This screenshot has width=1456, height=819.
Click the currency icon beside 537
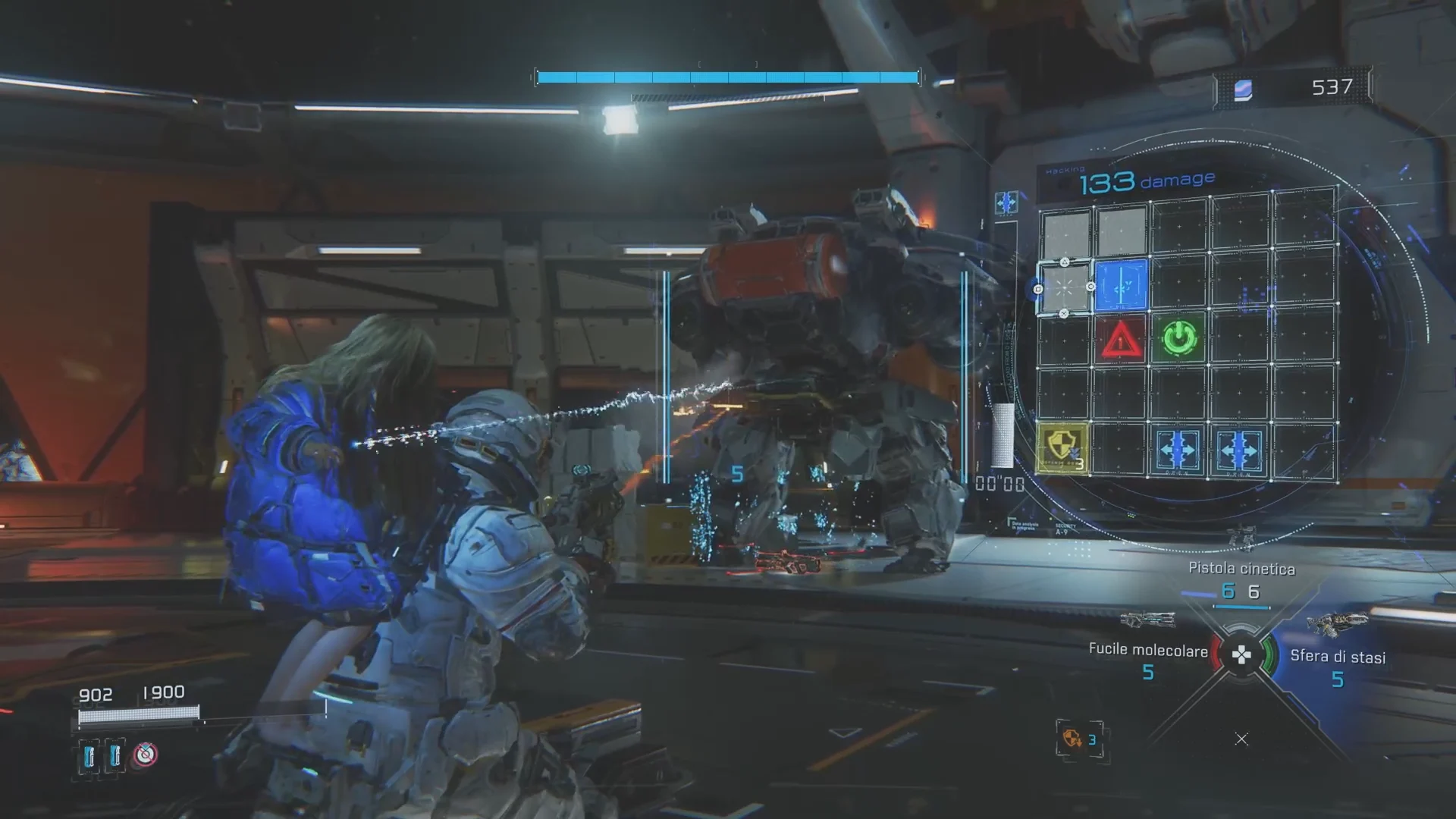[1243, 89]
